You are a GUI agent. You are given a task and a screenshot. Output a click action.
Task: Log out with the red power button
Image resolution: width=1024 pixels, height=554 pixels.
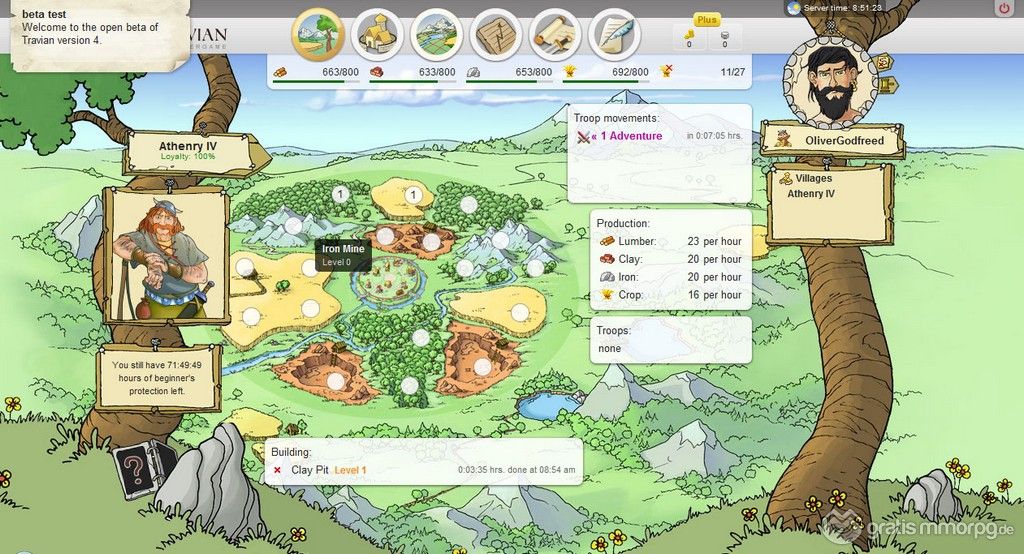[x=1004, y=8]
